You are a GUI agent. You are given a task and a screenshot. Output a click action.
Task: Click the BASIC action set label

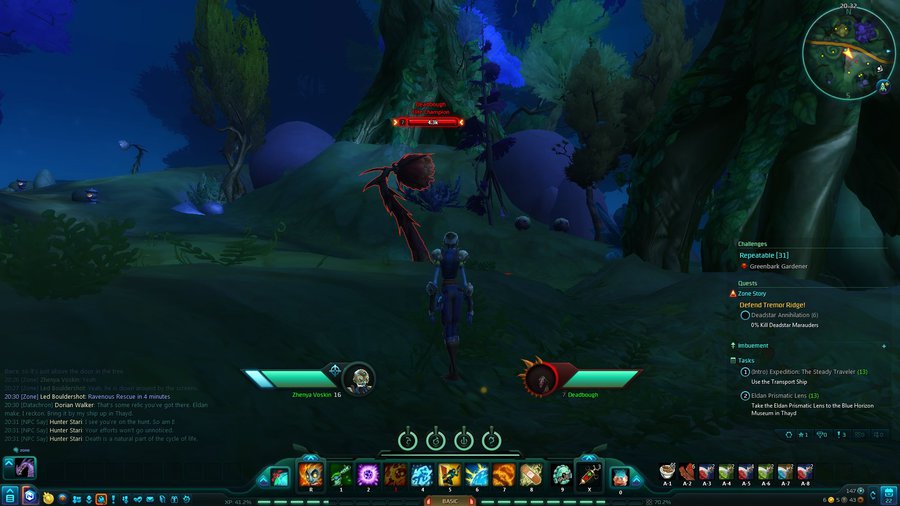point(449,500)
